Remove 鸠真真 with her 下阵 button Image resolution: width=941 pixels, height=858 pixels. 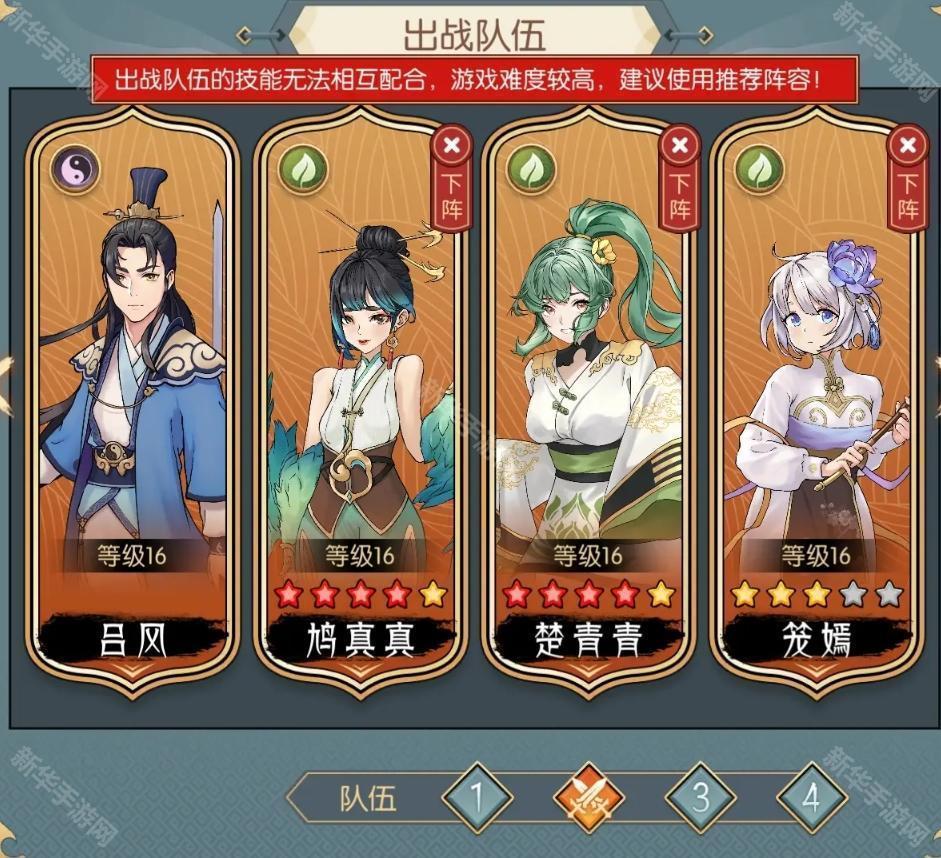coord(452,180)
